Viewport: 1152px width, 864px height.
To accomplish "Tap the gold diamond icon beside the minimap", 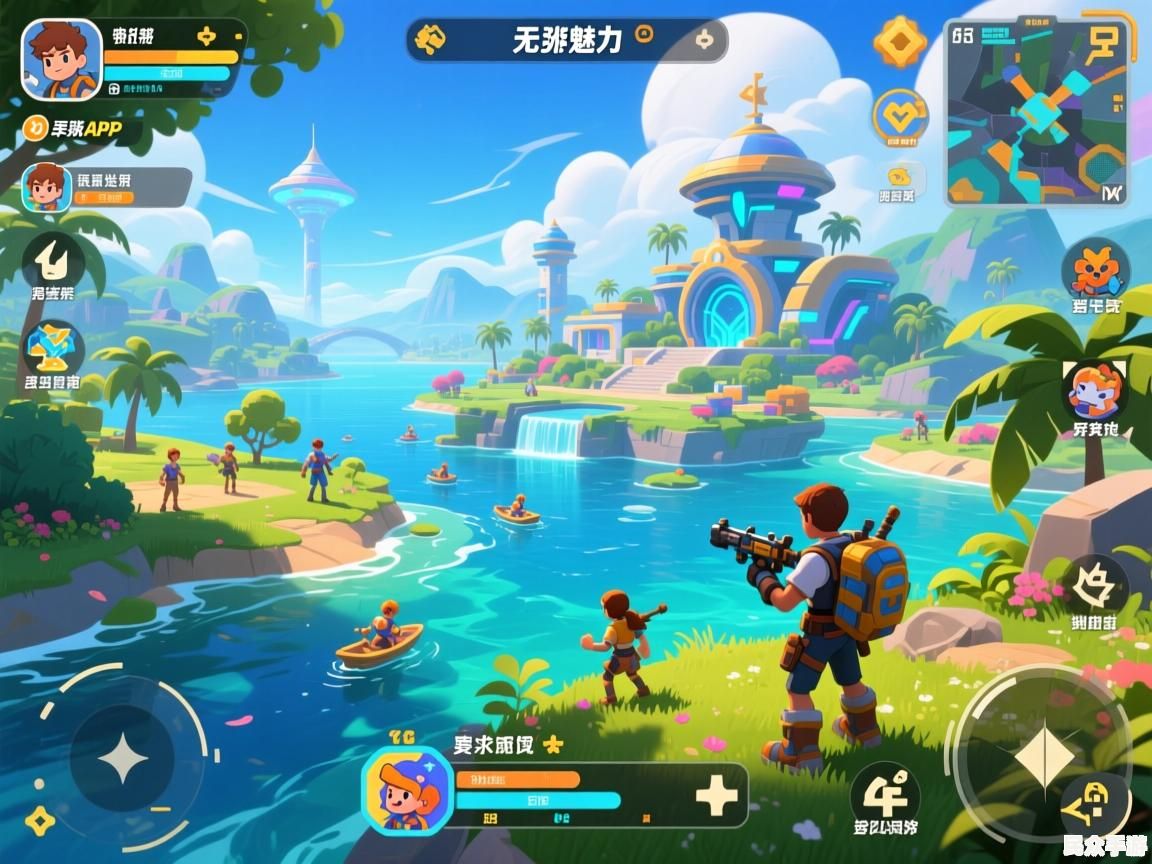I will tap(900, 42).
